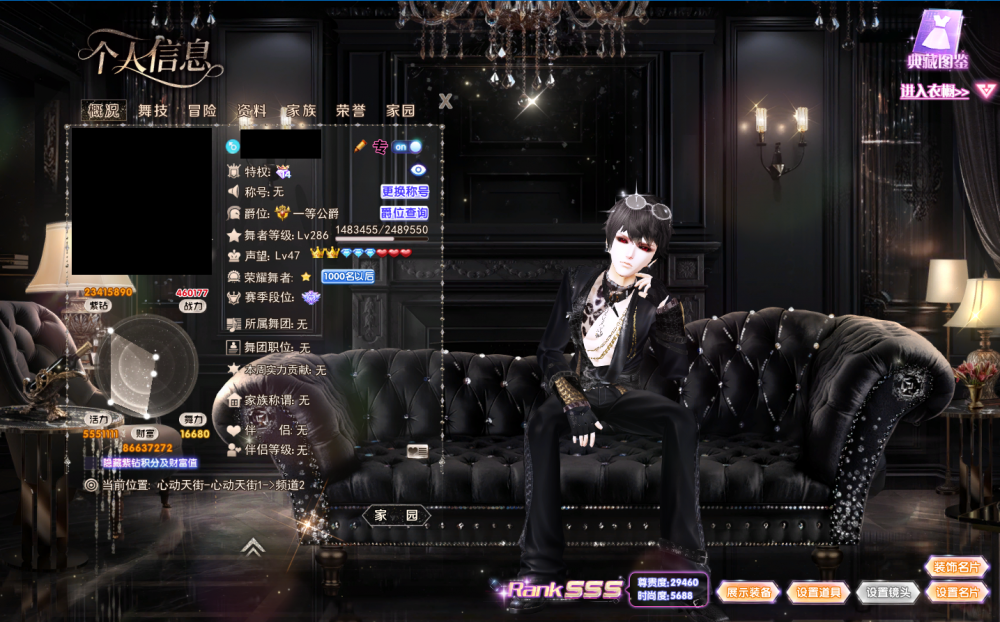Open the 家园 button below the panel

395,515
